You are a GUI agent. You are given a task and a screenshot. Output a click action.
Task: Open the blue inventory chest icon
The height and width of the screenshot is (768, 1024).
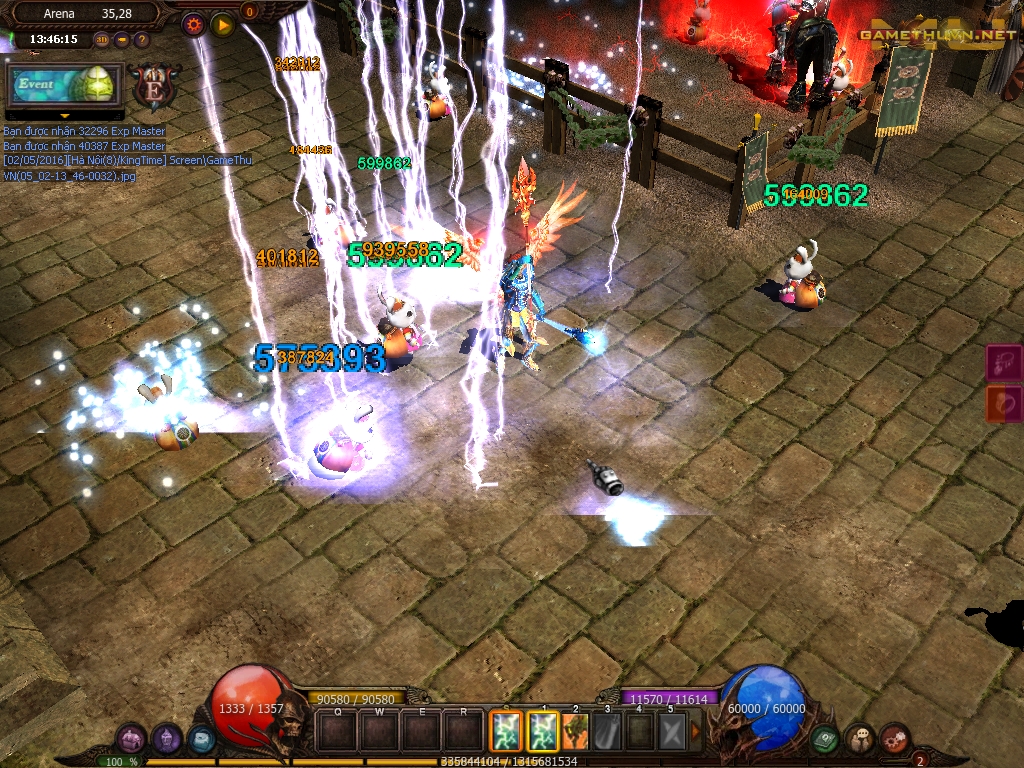point(201,740)
